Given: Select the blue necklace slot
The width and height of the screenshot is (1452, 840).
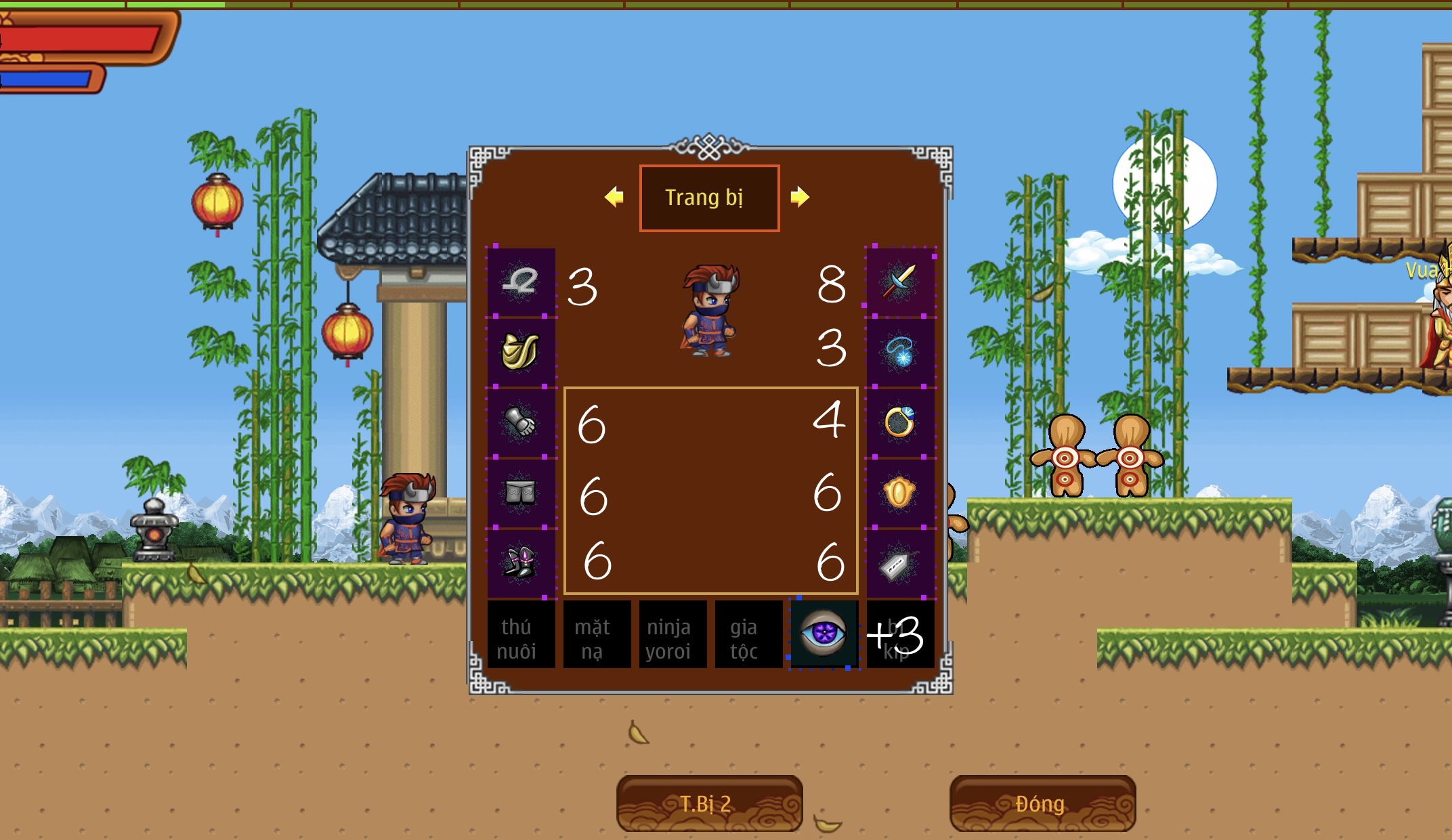Looking at the screenshot, I should 900,352.
